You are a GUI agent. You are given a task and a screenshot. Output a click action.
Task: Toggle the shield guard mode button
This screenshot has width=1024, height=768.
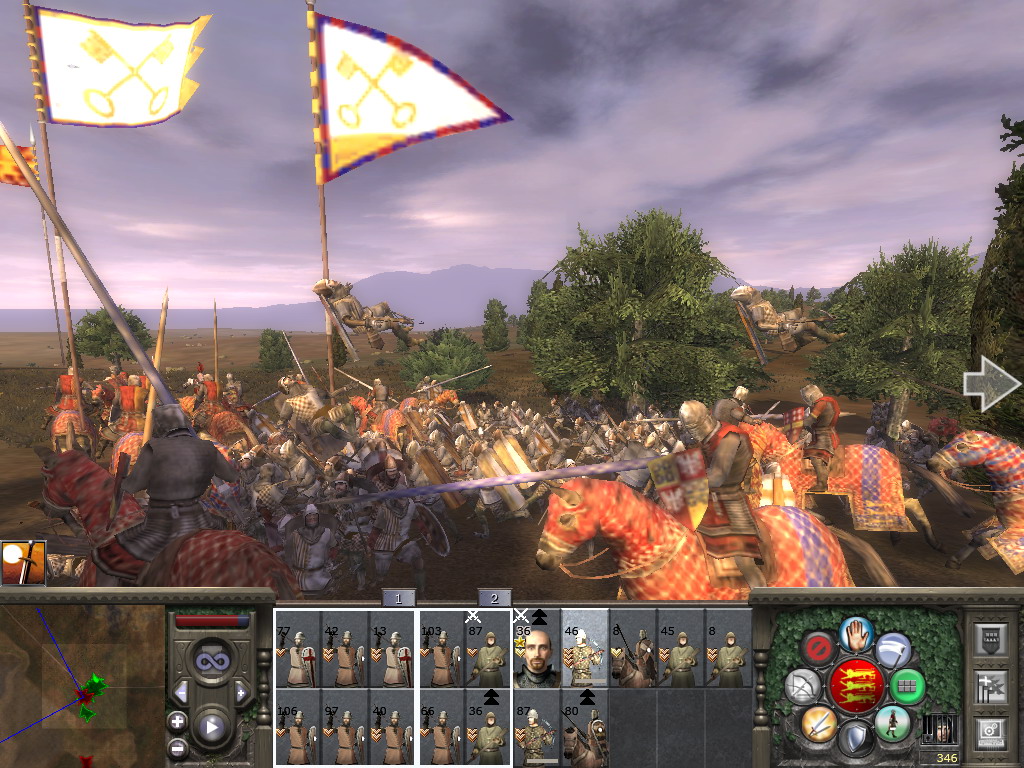pos(853,739)
